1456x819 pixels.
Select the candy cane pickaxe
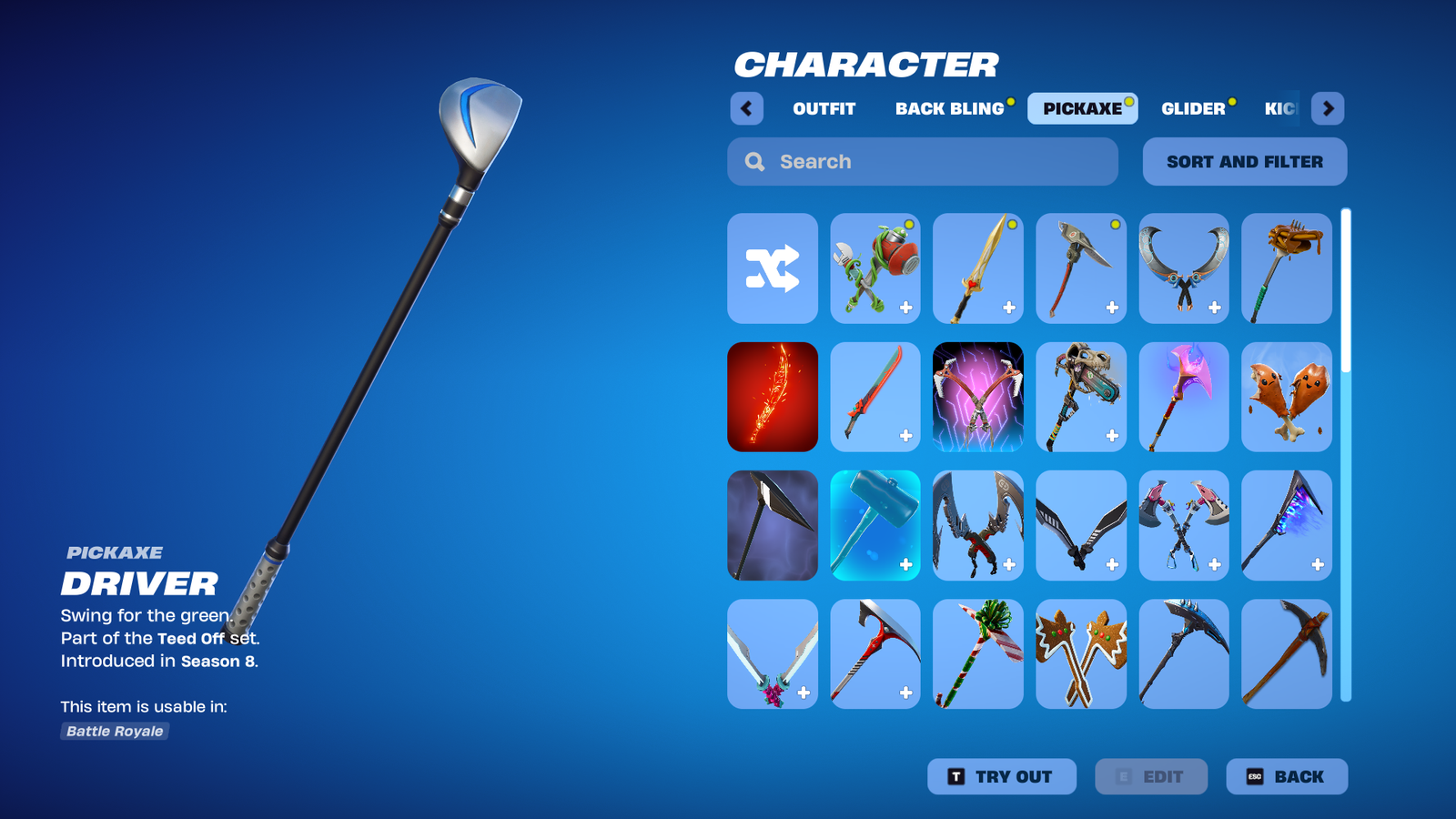click(978, 653)
